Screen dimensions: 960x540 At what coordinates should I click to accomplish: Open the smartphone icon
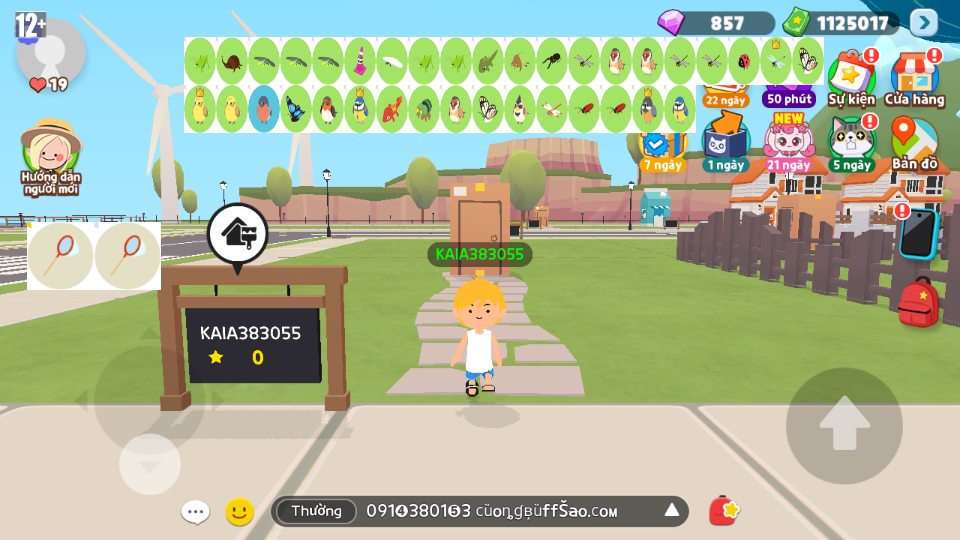point(915,235)
